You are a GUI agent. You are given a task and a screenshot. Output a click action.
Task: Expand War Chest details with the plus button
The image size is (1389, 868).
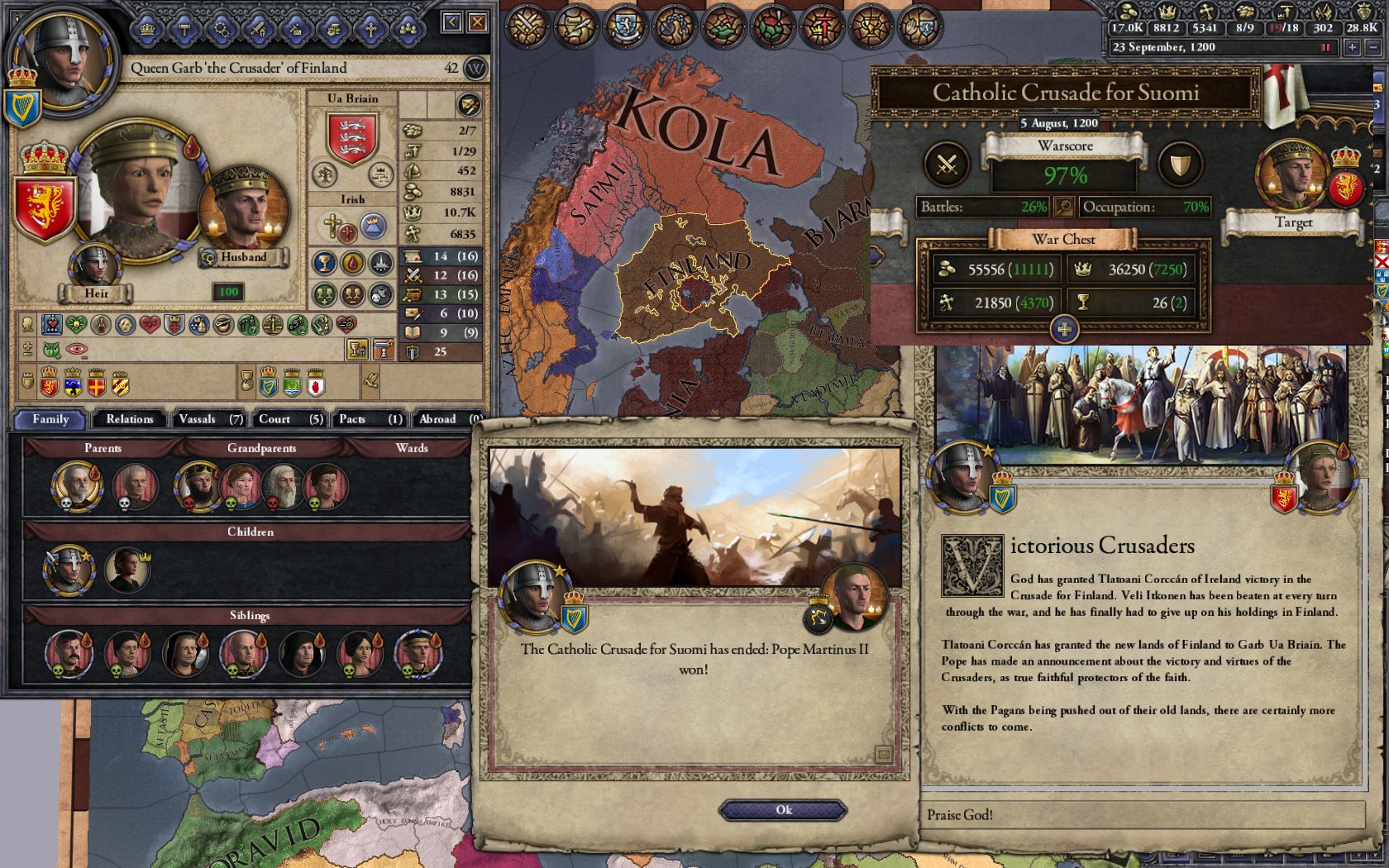click(x=1063, y=328)
